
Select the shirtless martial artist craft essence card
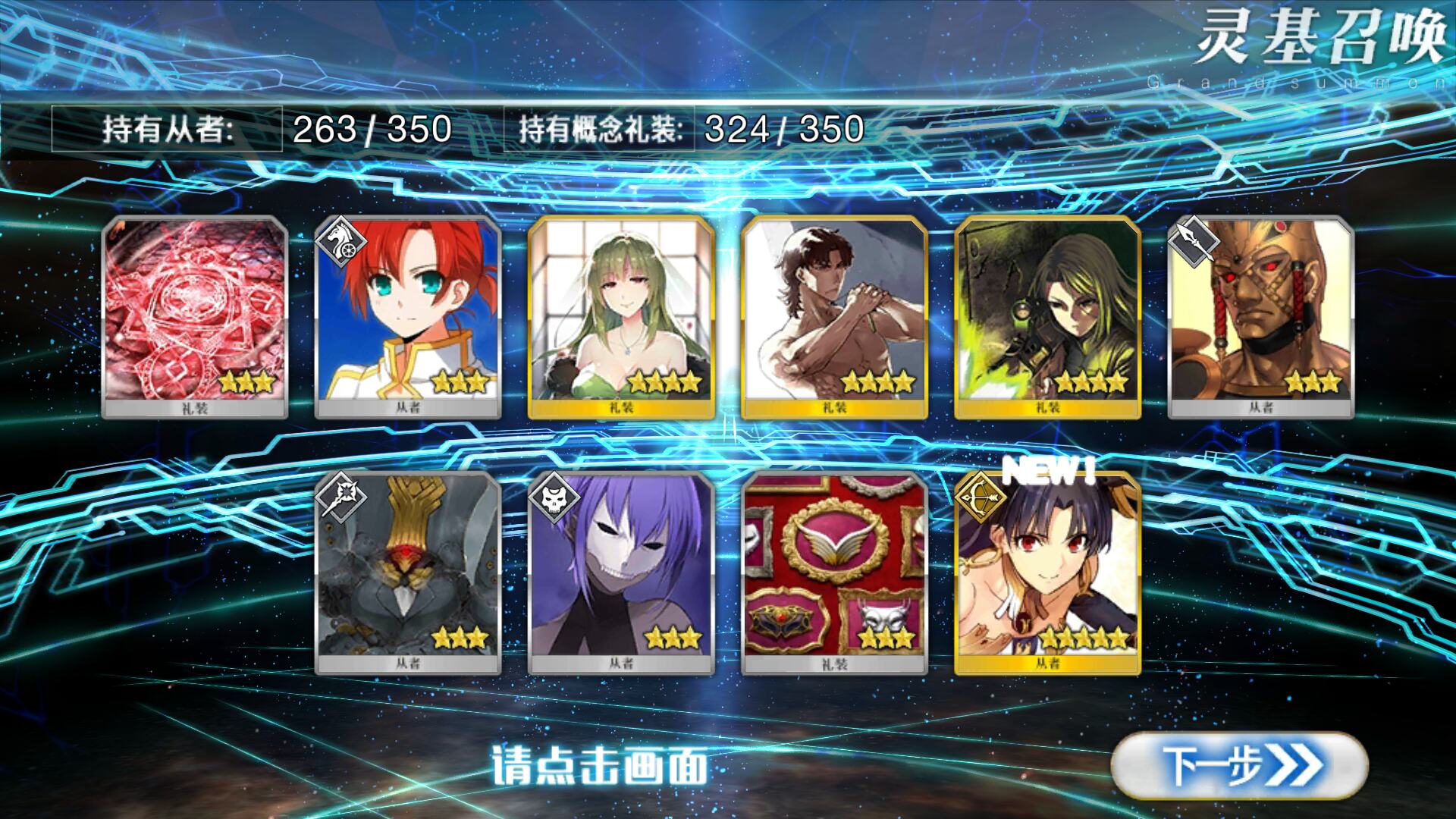[834, 316]
